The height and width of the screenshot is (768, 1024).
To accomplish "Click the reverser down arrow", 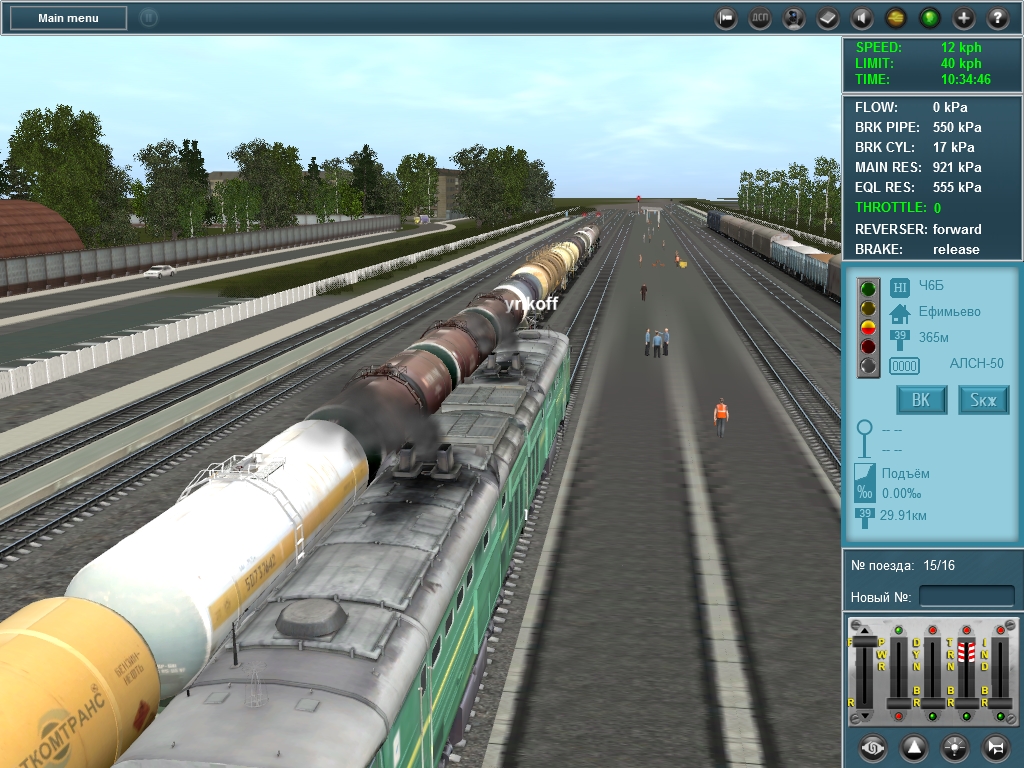I will 866,717.
